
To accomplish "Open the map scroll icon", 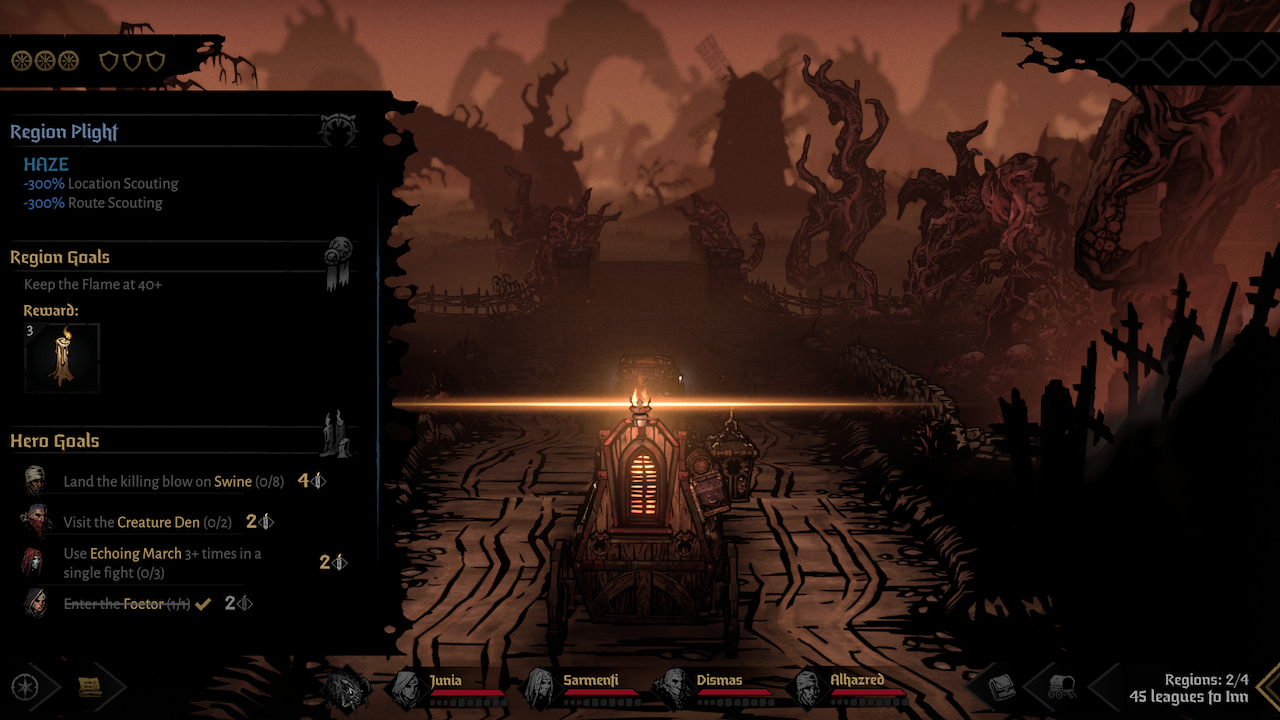I will point(90,687).
